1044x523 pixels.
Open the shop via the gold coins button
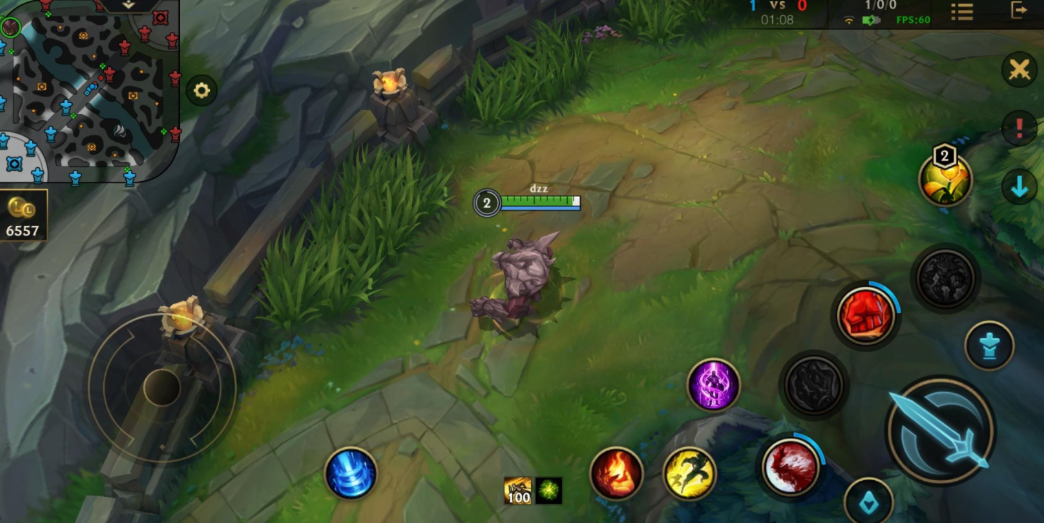pyautogui.click(x=22, y=217)
